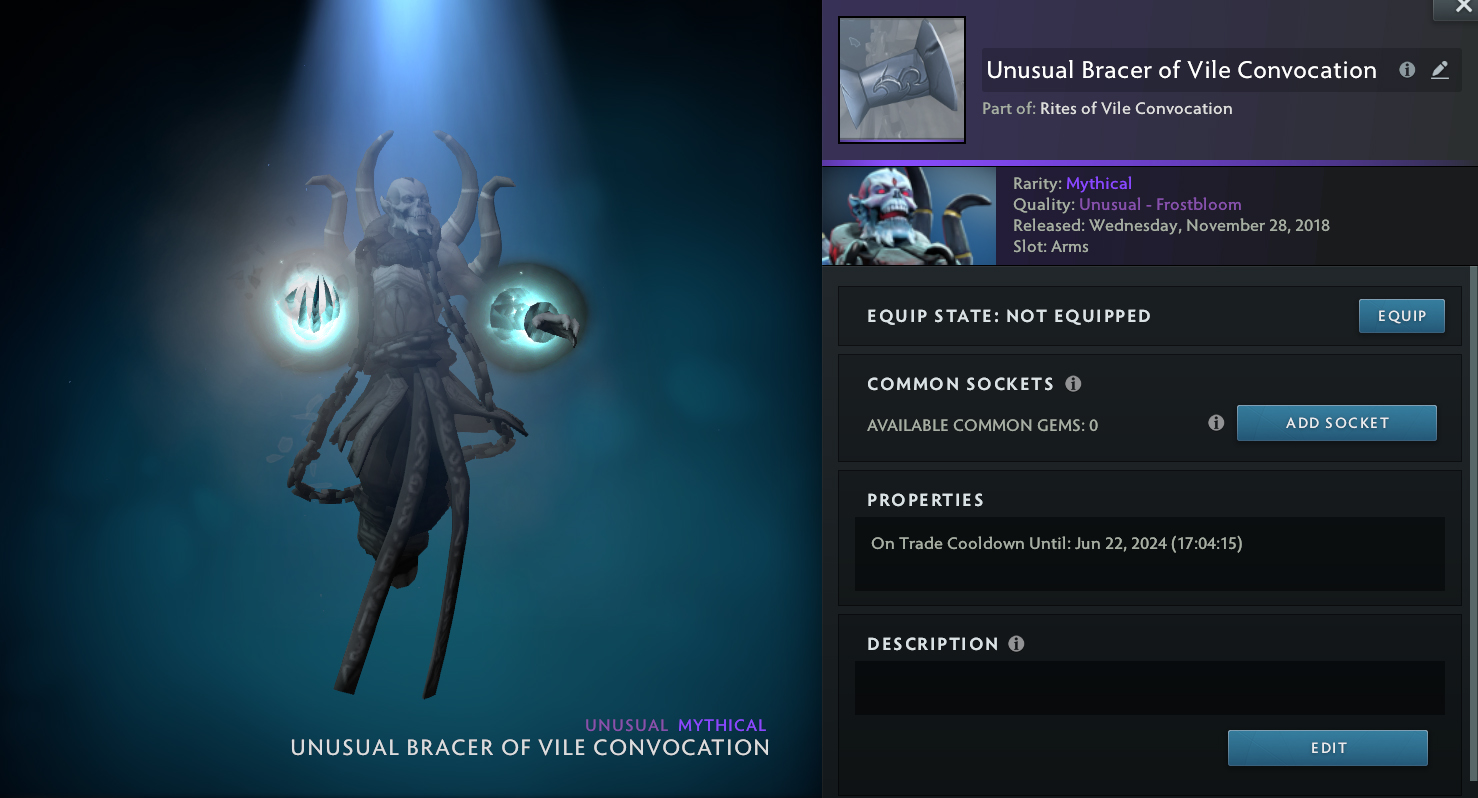Open the Rites of Vile Convocation set

click(x=1136, y=109)
